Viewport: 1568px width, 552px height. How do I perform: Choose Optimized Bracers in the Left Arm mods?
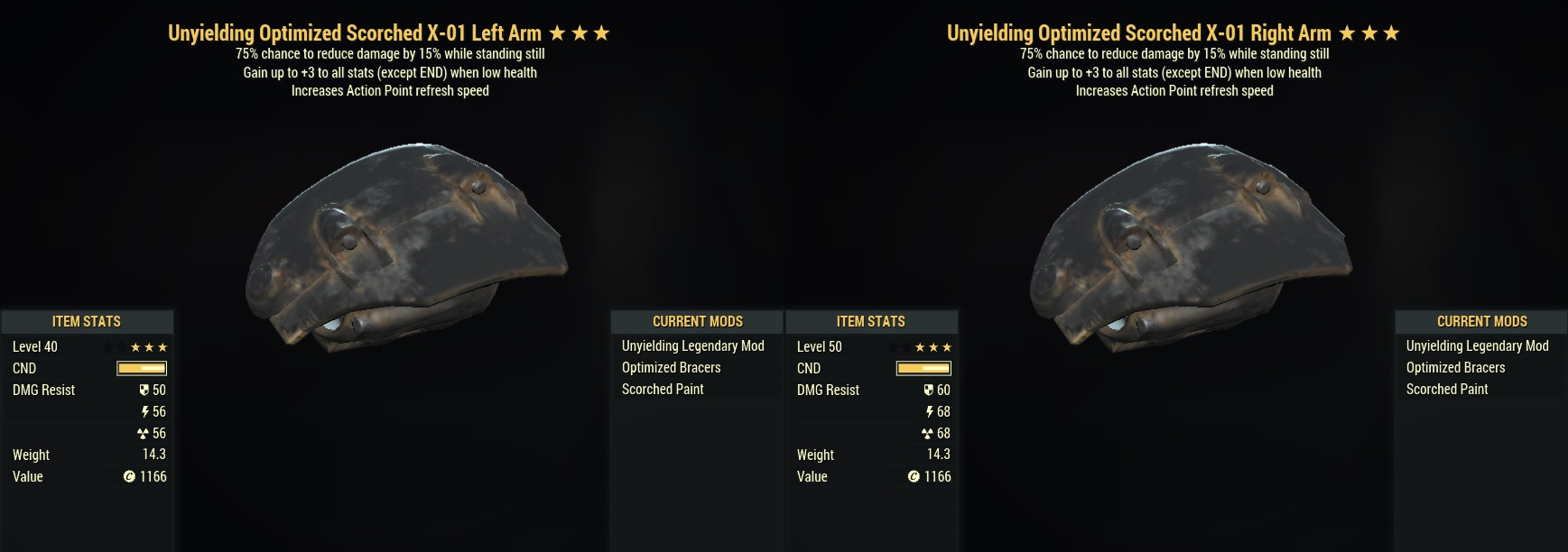tap(671, 368)
